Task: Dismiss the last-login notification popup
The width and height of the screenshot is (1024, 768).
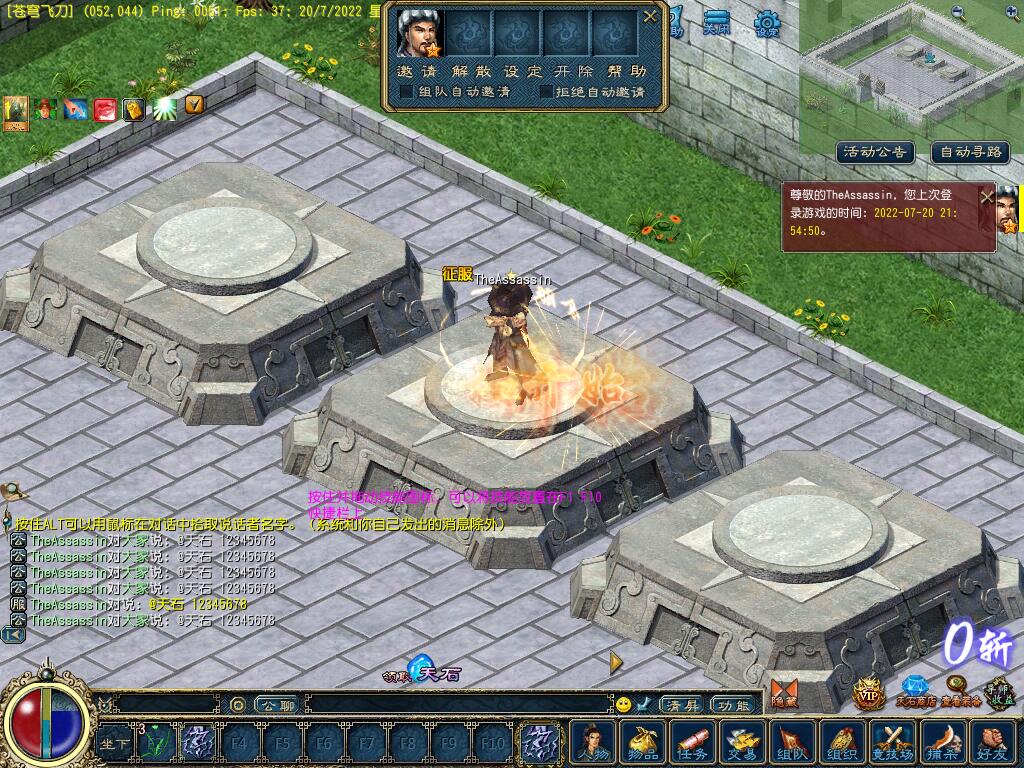Action: click(987, 197)
